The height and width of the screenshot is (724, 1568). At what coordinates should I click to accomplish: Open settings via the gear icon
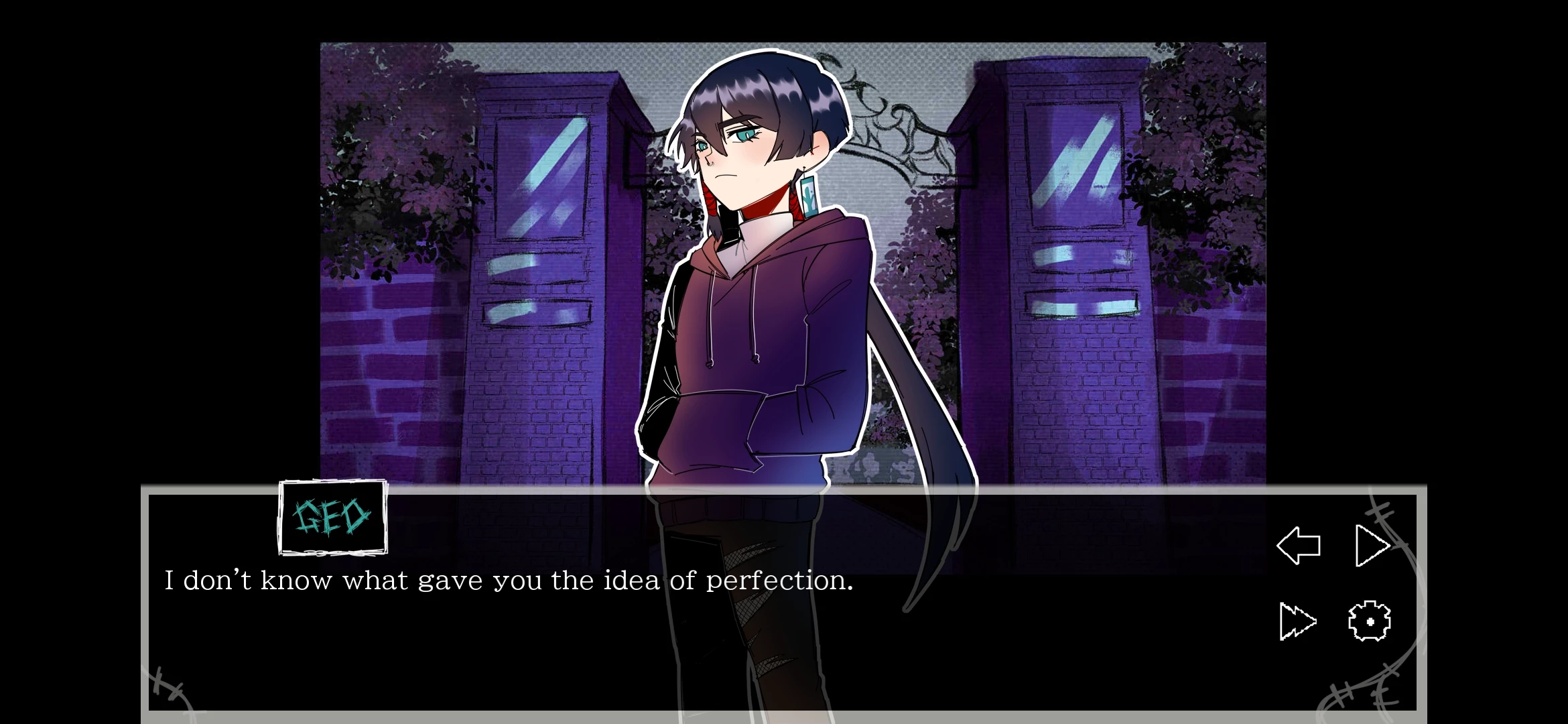1369,621
